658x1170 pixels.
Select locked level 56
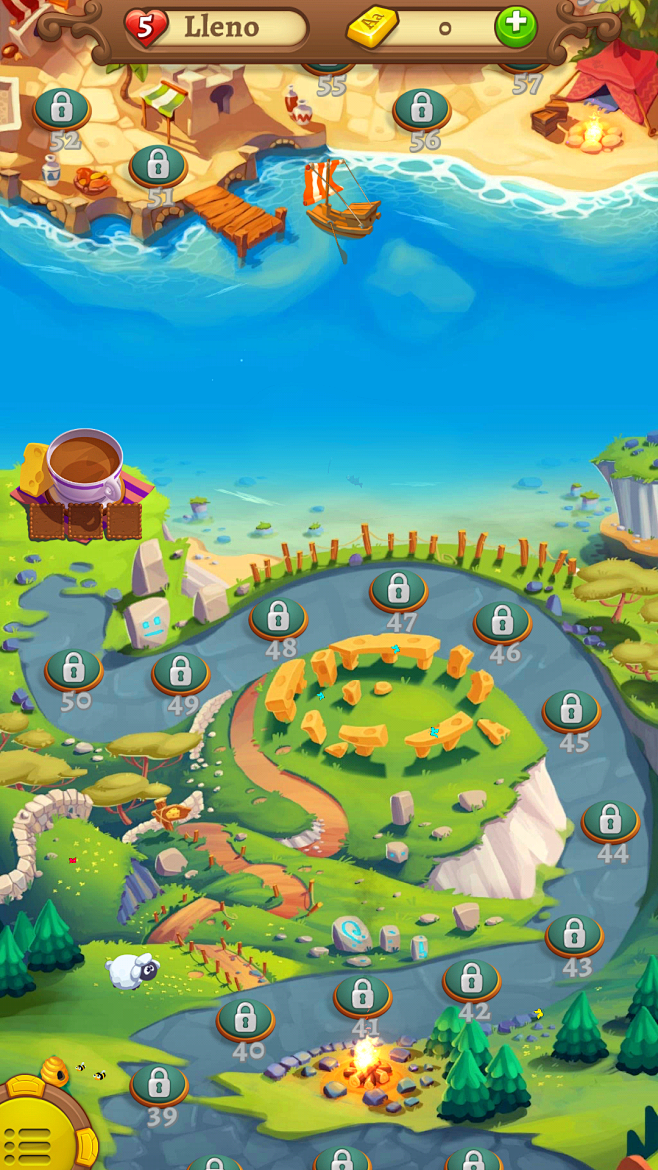coord(421,109)
